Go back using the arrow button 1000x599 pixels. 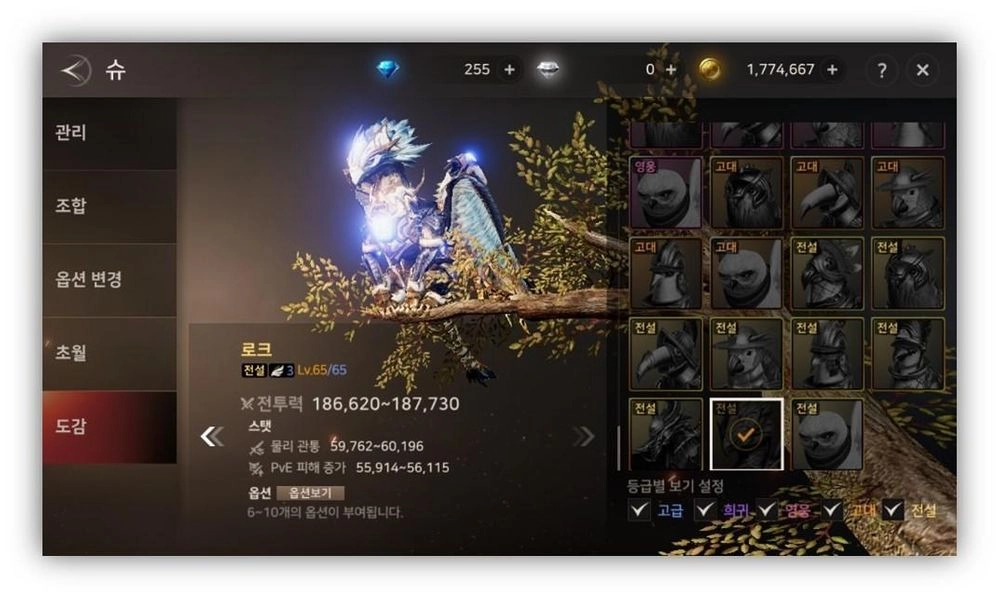pos(75,70)
